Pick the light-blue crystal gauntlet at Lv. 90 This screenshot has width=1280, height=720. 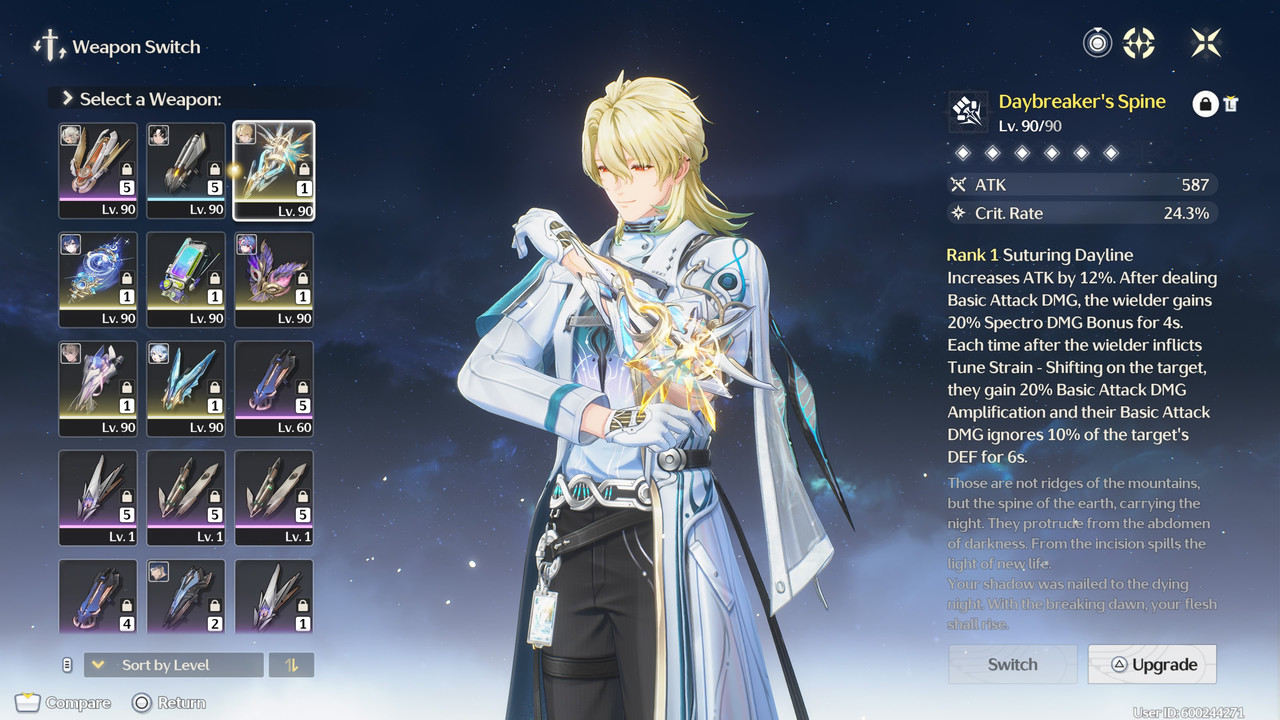coord(186,389)
